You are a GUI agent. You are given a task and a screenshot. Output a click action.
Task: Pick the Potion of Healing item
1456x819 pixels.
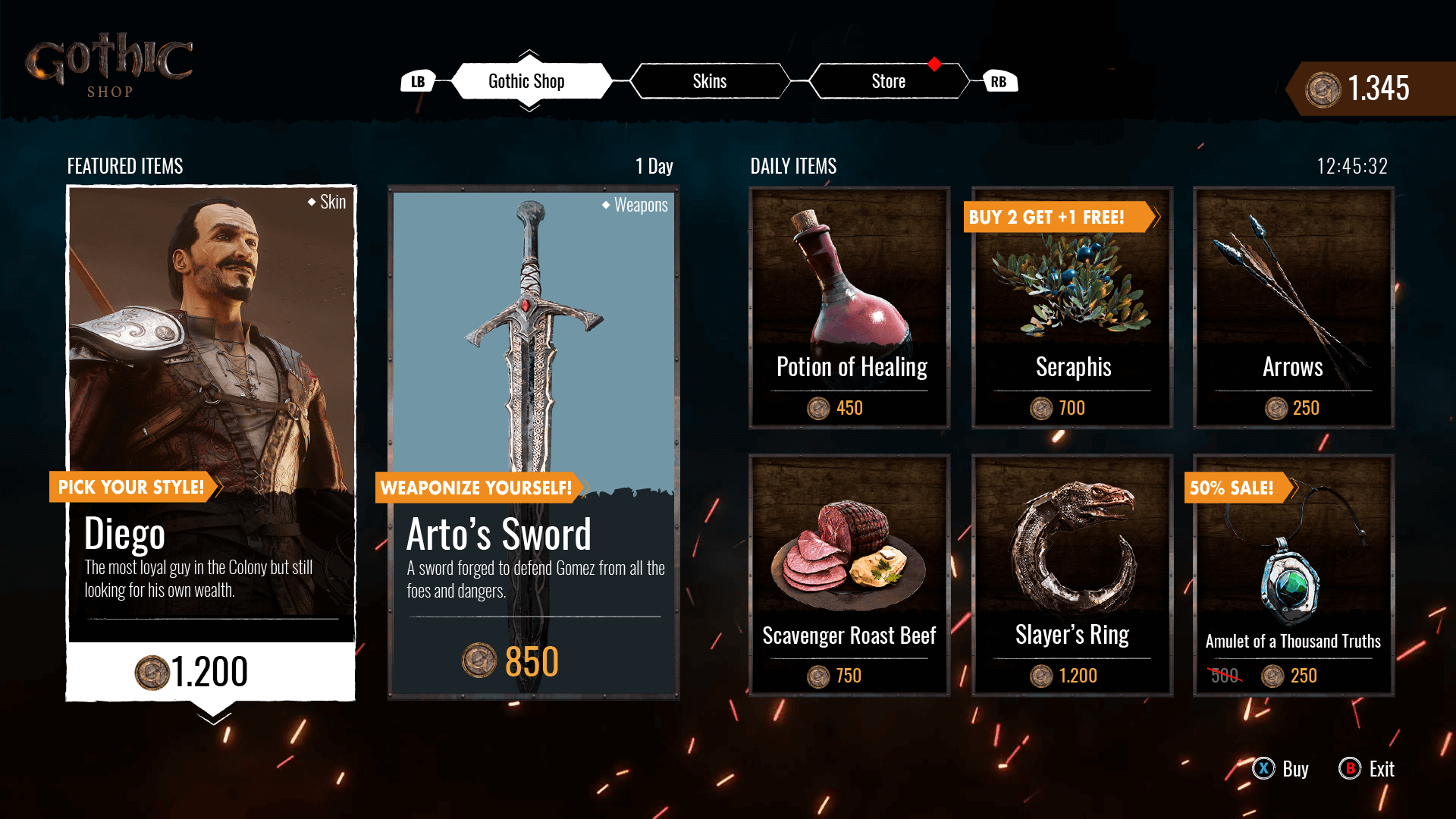coord(849,308)
